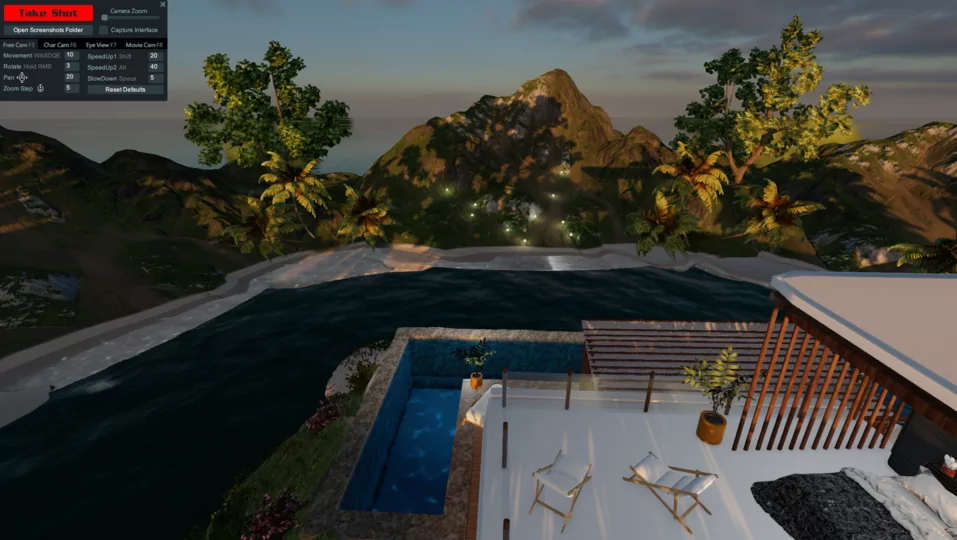
Task: Select the Char Cam tab
Action: click(x=60, y=45)
